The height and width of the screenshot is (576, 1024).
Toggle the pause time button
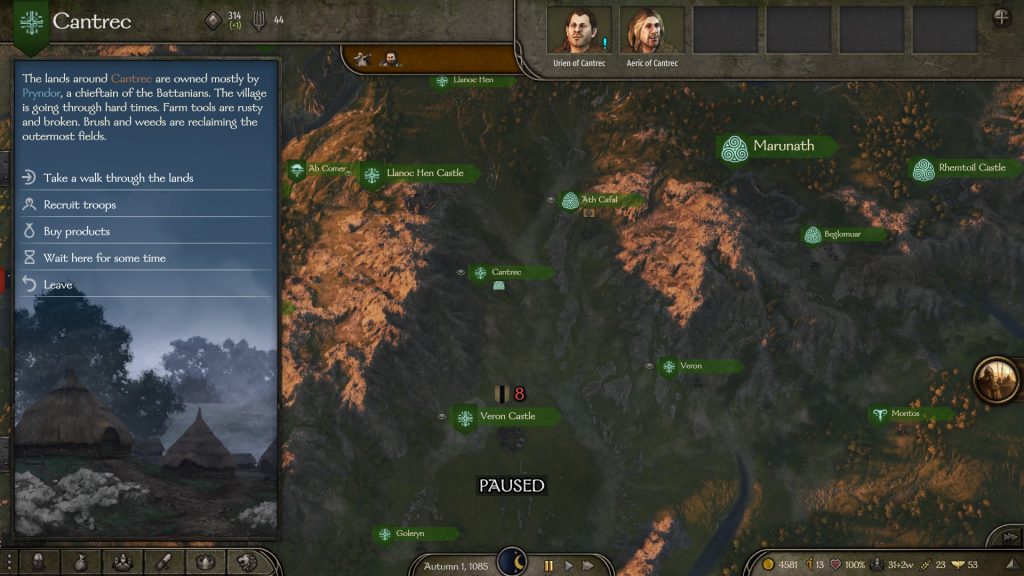tap(548, 566)
